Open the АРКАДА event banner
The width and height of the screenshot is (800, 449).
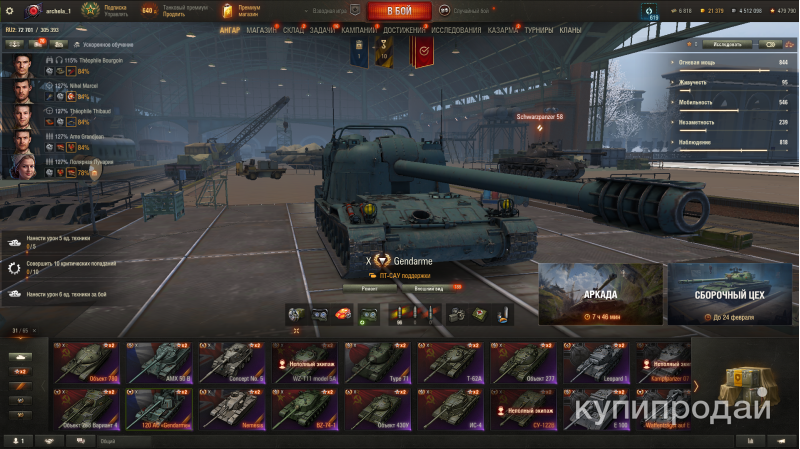[600, 295]
